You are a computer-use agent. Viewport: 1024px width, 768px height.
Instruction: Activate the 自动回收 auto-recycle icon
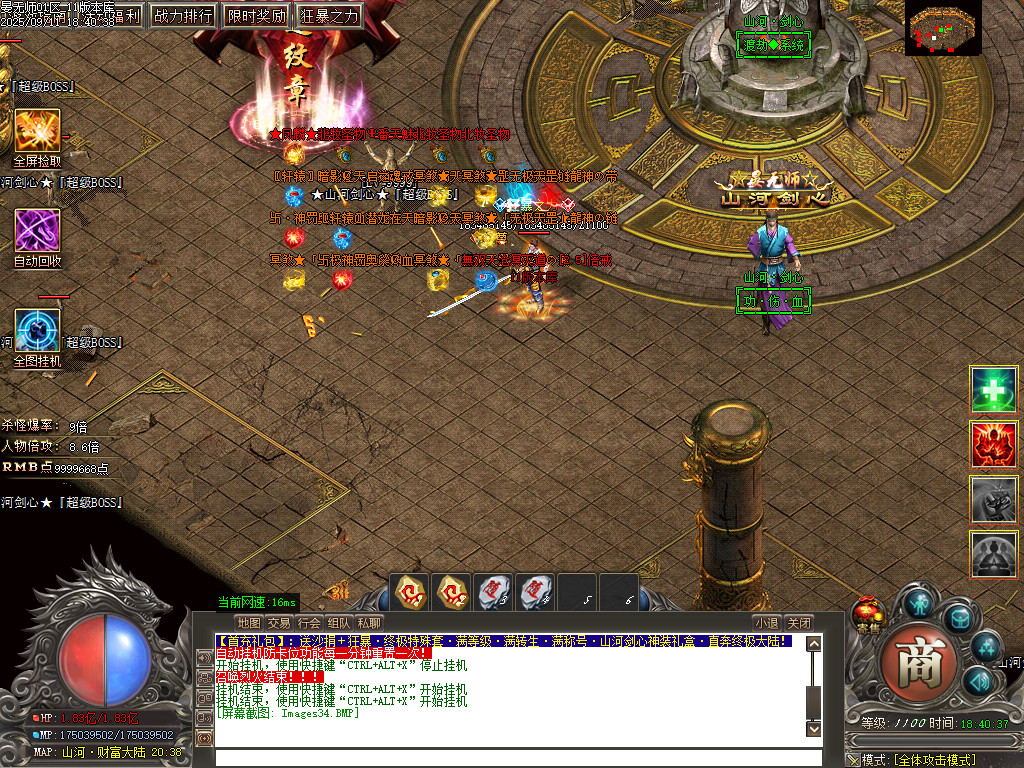pos(37,230)
